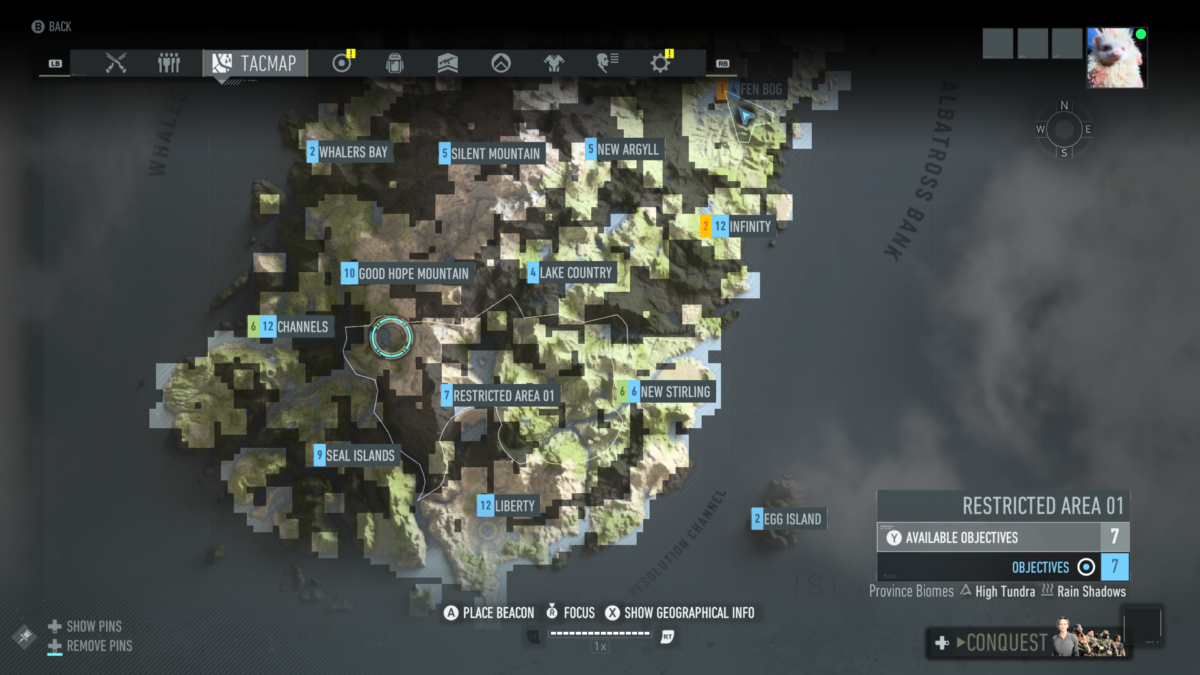Open the crossed rifles loadout tab

[116, 63]
